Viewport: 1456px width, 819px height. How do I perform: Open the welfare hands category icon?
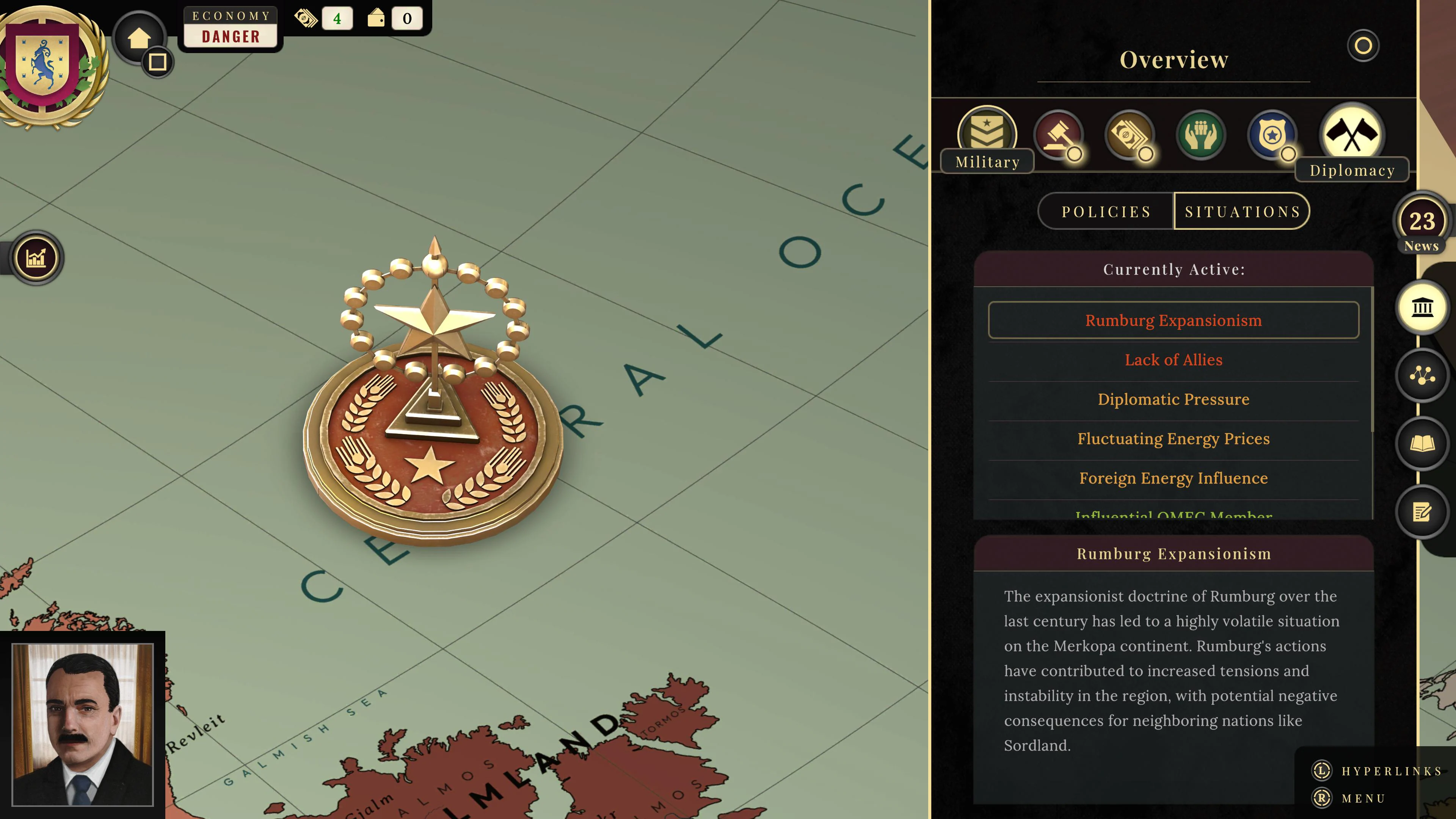(x=1200, y=135)
